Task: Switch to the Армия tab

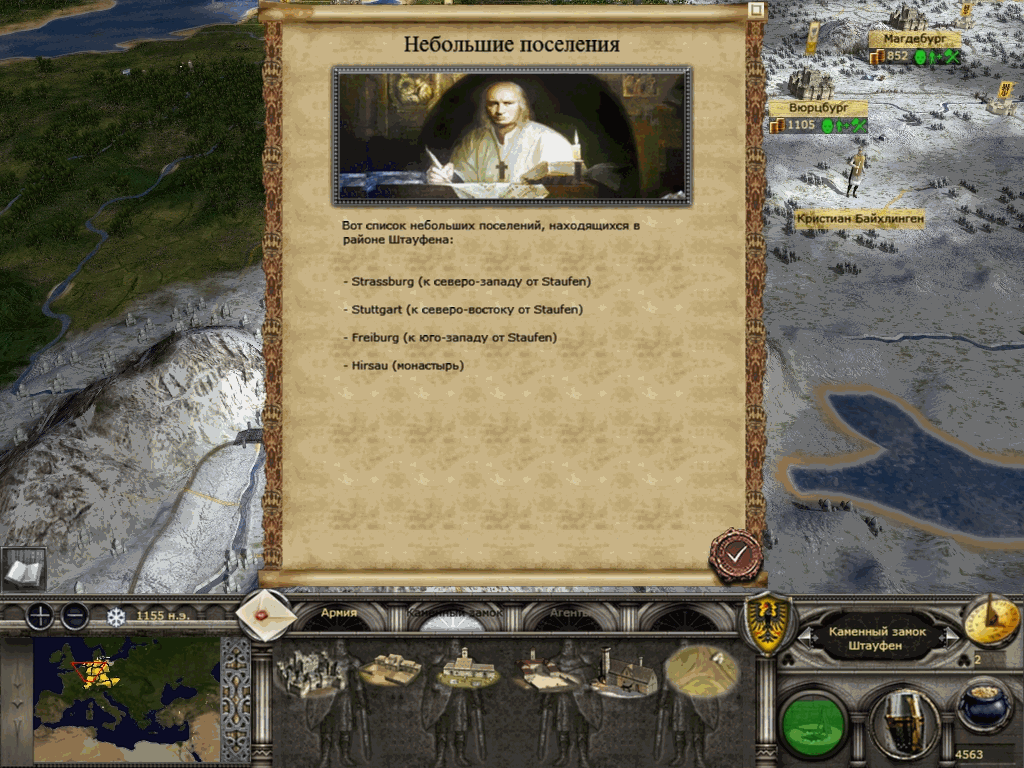Action: point(339,613)
